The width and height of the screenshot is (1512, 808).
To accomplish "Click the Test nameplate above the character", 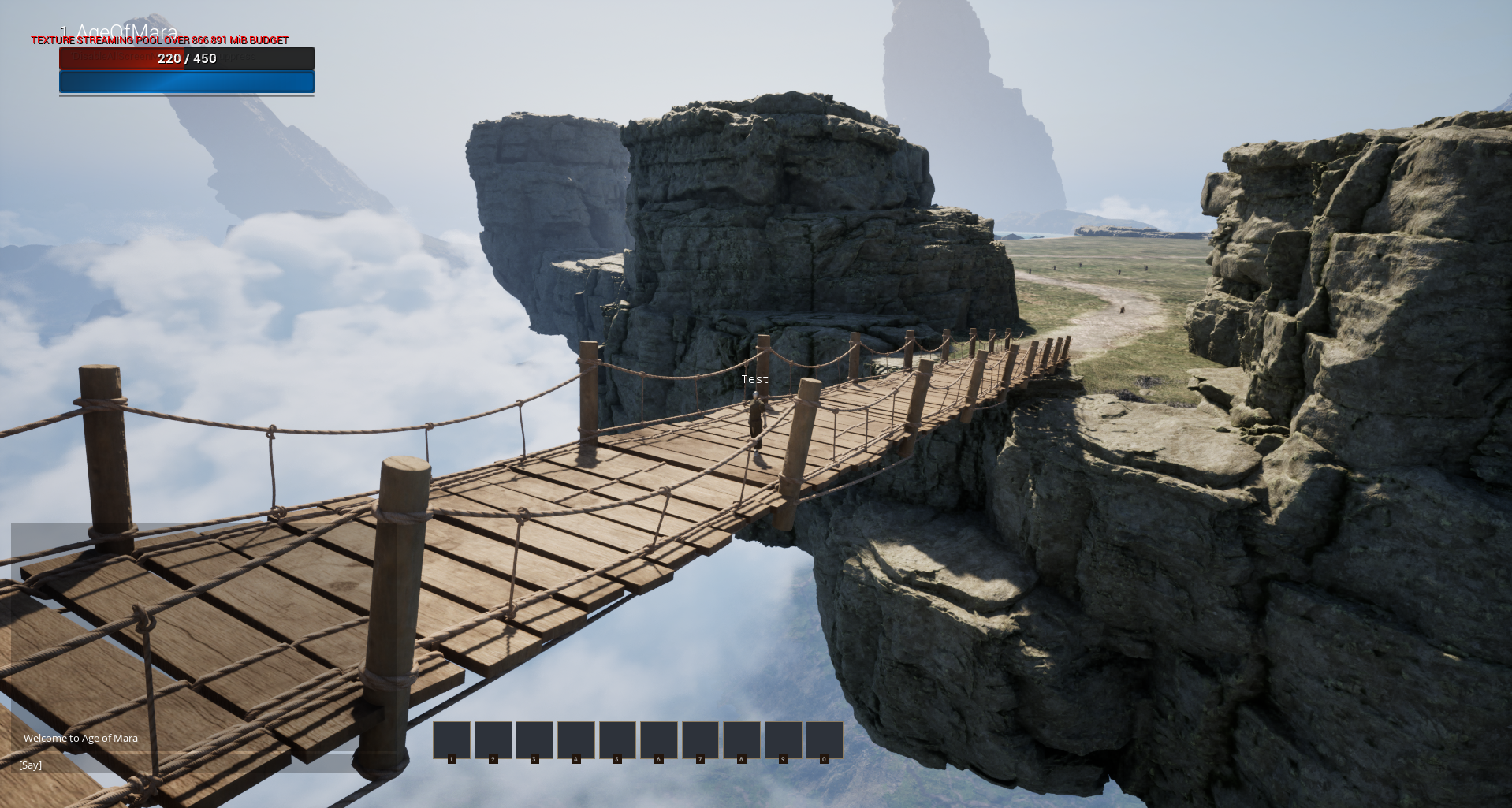I will click(x=754, y=379).
